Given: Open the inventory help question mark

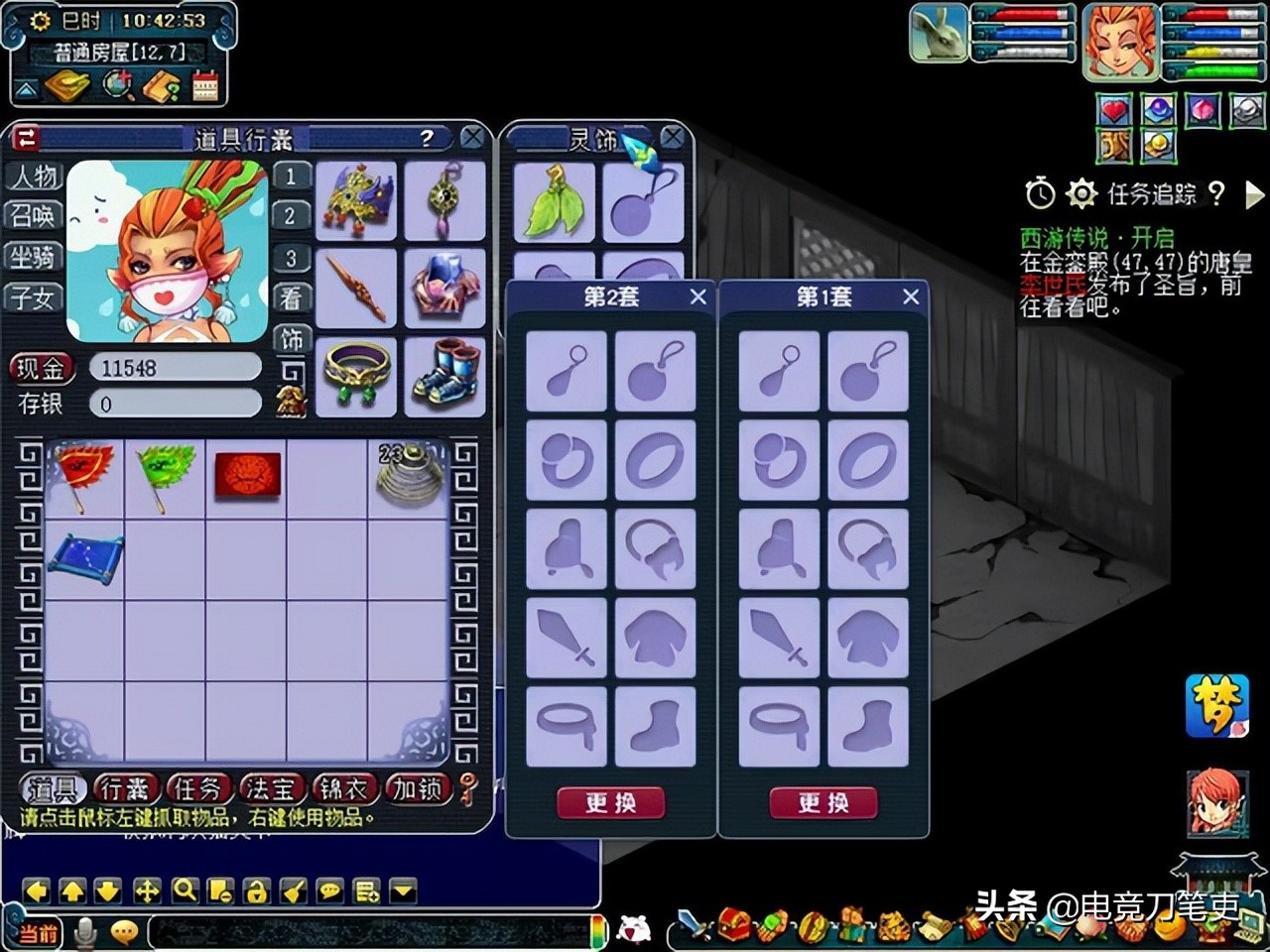Looking at the screenshot, I should click(x=427, y=138).
